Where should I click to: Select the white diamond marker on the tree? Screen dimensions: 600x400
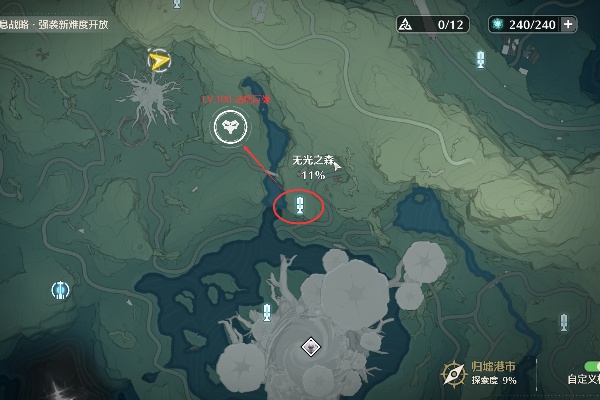pyautogui.click(x=311, y=347)
